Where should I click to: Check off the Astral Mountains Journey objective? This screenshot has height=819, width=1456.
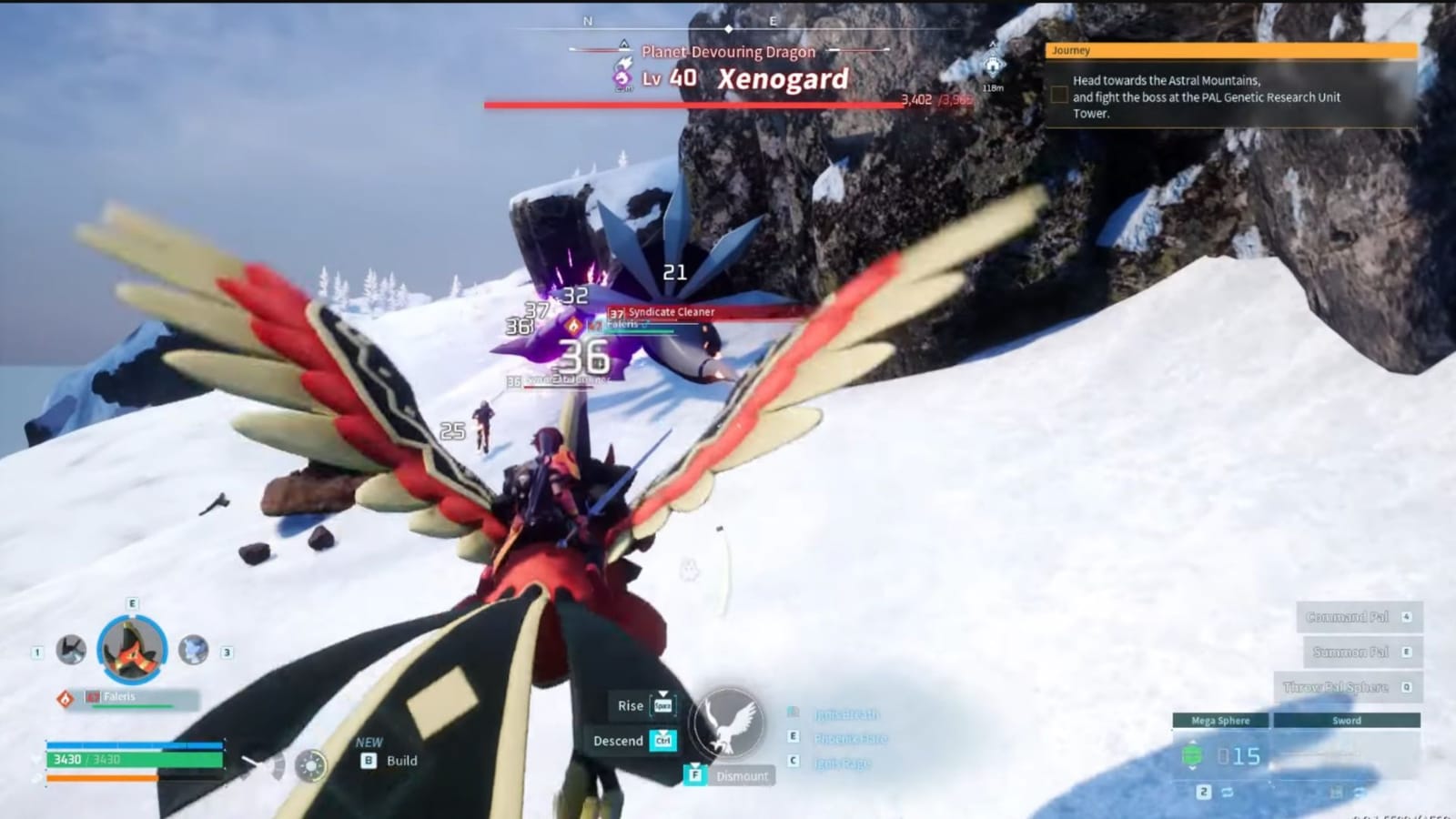[x=1059, y=94]
